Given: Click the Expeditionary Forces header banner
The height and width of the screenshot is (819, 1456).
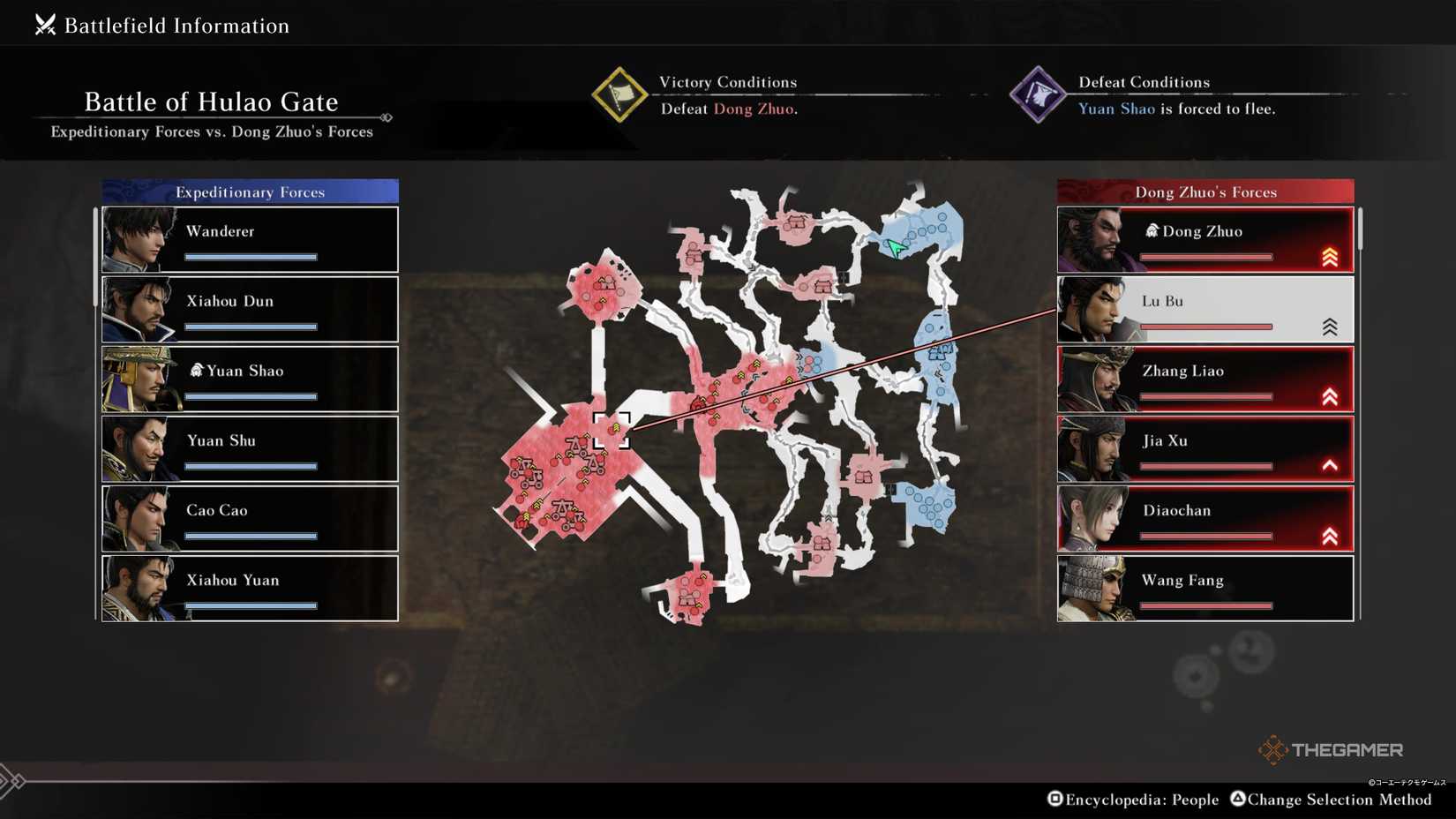Looking at the screenshot, I should tap(250, 191).
